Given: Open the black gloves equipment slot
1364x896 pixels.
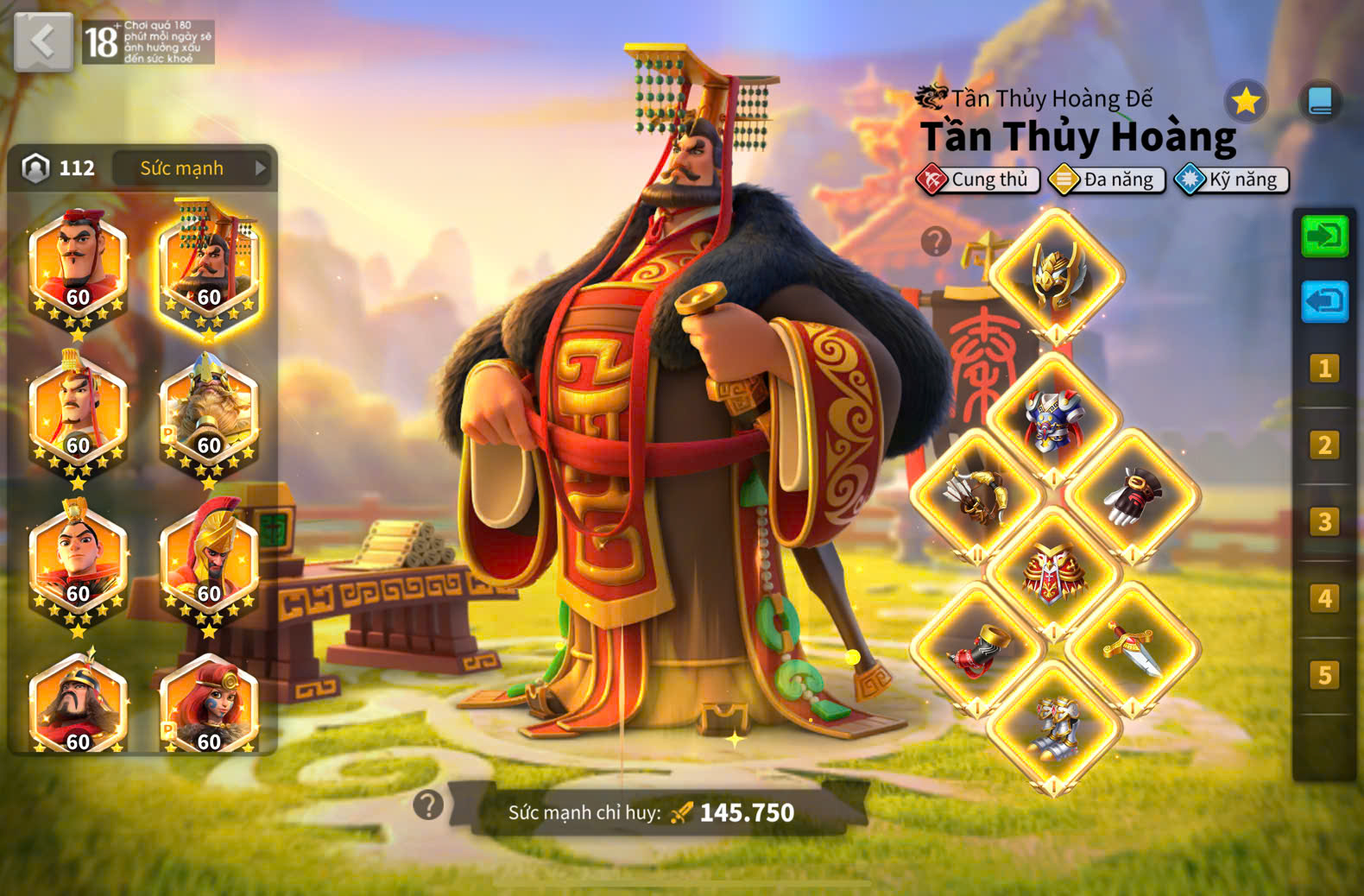Looking at the screenshot, I should coord(1132,496).
